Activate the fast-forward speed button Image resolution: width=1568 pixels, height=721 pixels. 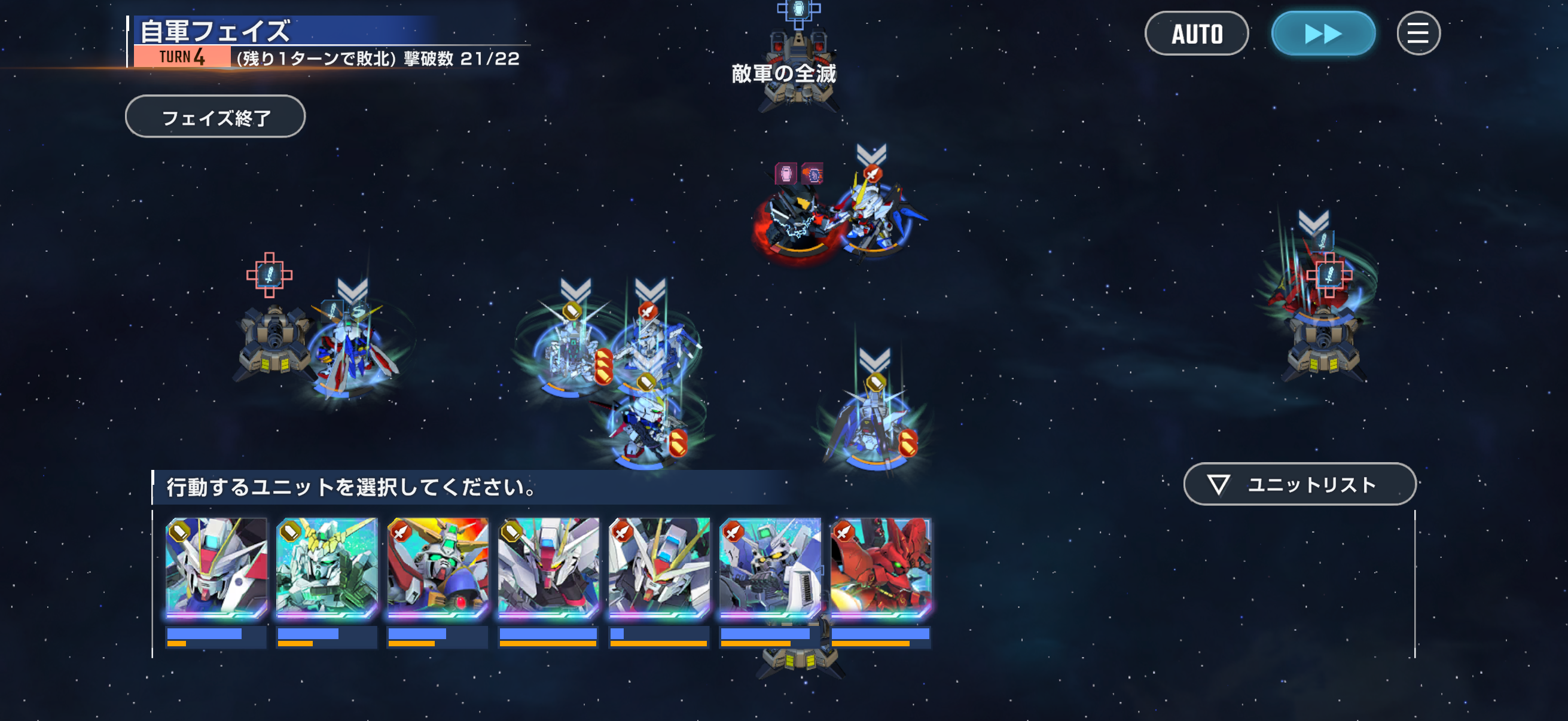1323,33
